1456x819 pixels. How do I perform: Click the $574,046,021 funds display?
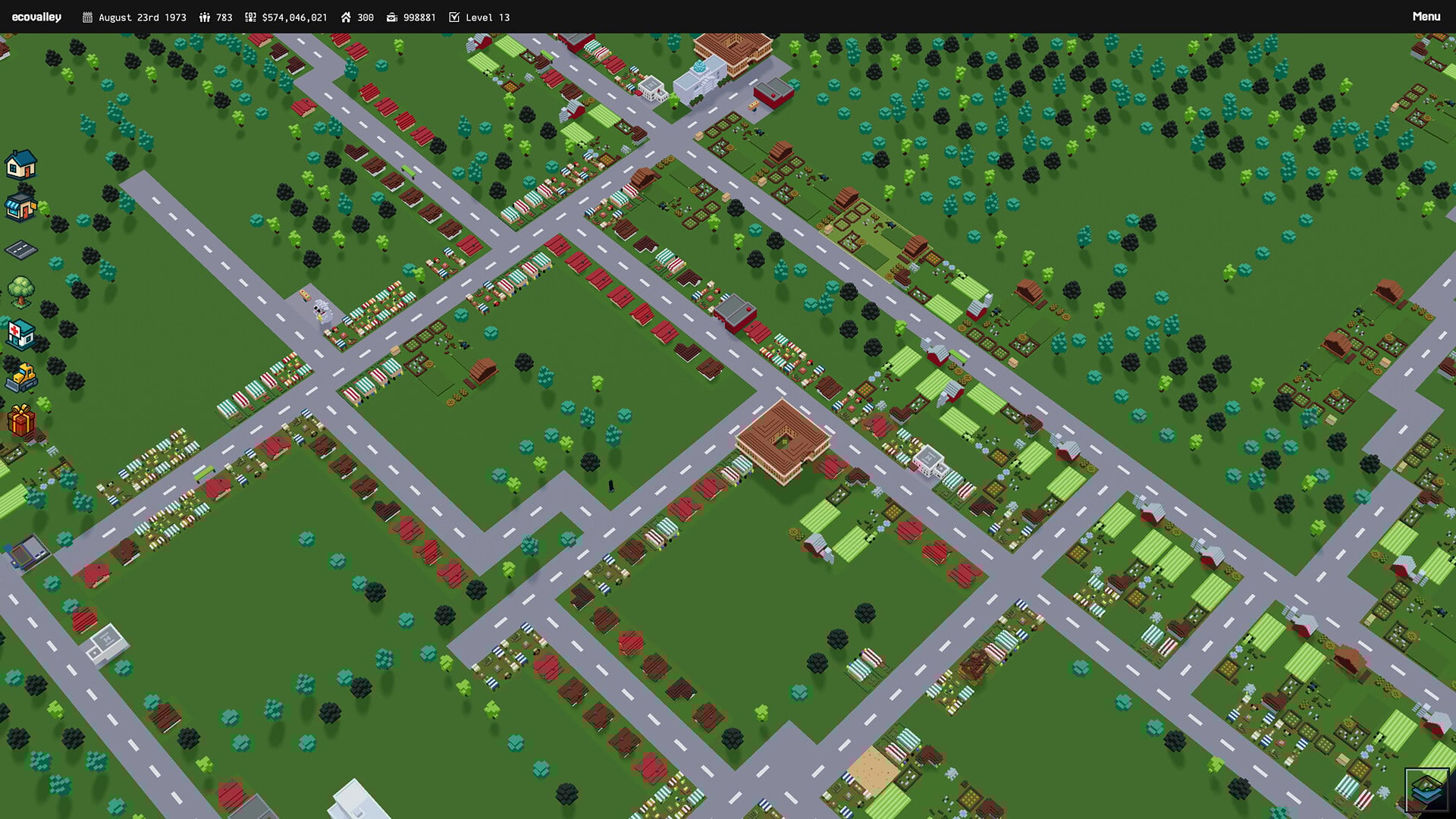pos(294,17)
